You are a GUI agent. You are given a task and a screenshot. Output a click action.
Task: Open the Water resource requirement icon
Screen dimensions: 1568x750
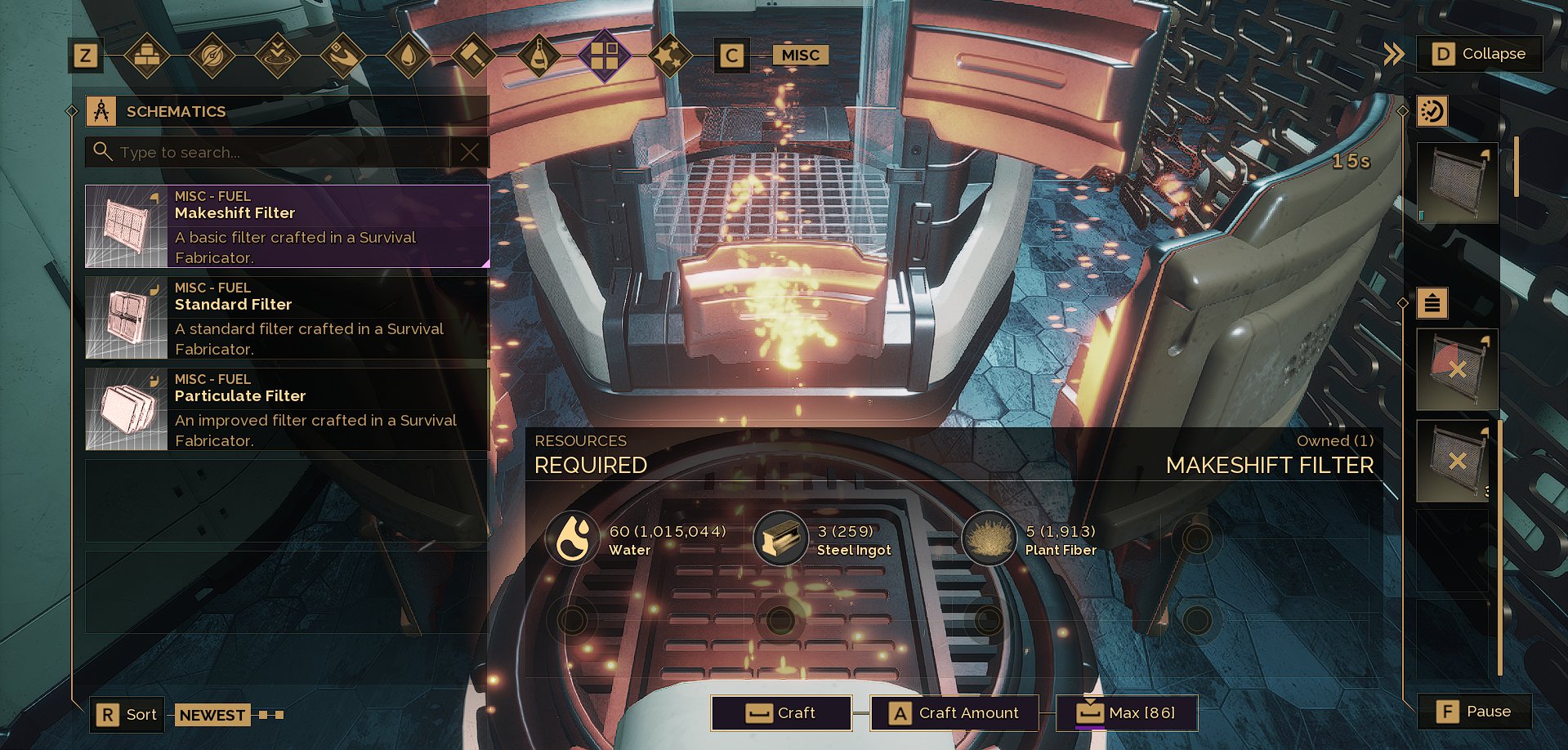[x=573, y=539]
